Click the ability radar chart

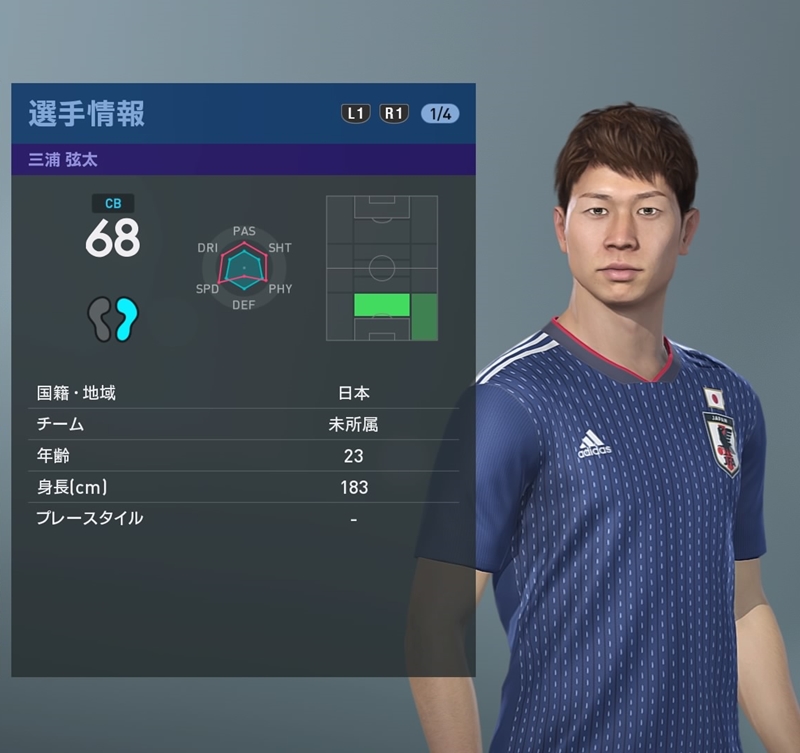click(244, 268)
